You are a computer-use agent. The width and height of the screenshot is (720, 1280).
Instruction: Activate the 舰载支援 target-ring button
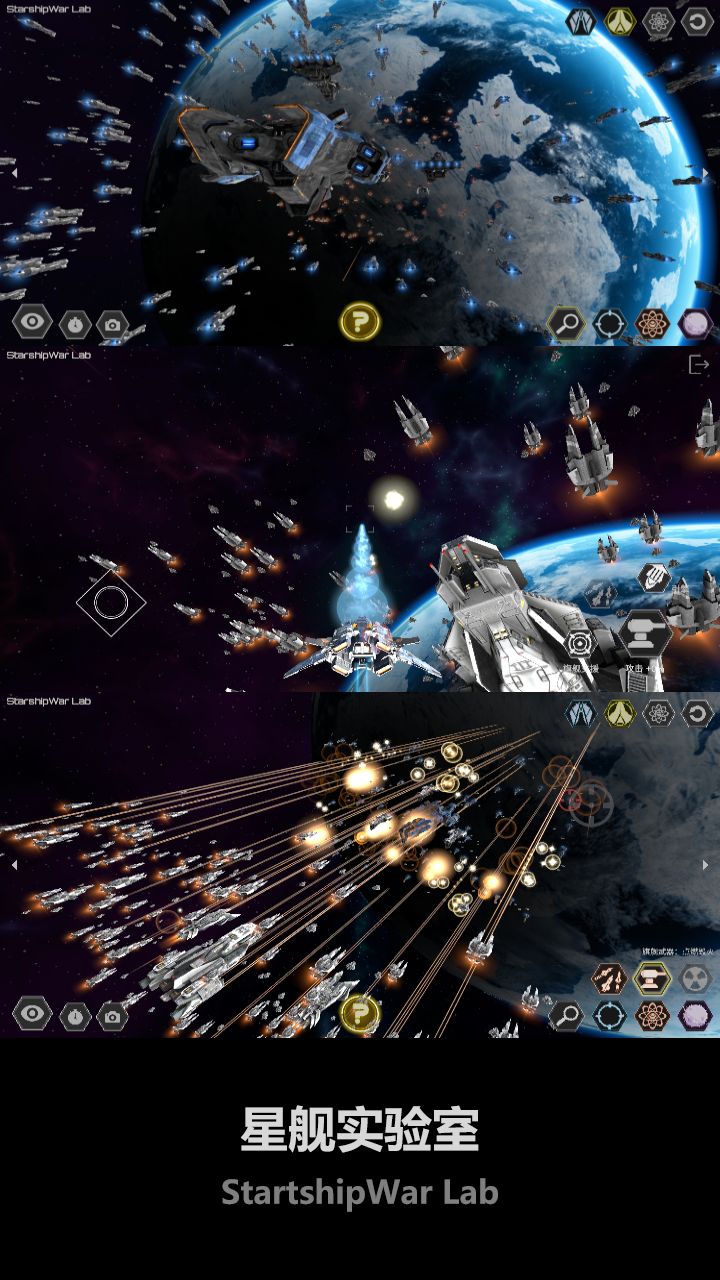click(581, 643)
